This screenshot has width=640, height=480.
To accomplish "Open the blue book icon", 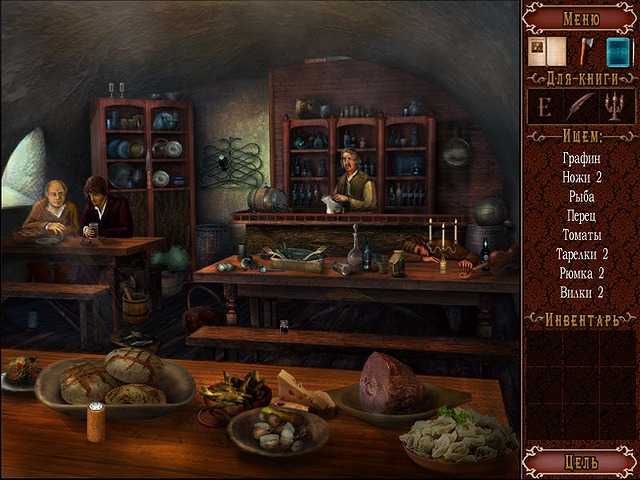I will [618, 51].
